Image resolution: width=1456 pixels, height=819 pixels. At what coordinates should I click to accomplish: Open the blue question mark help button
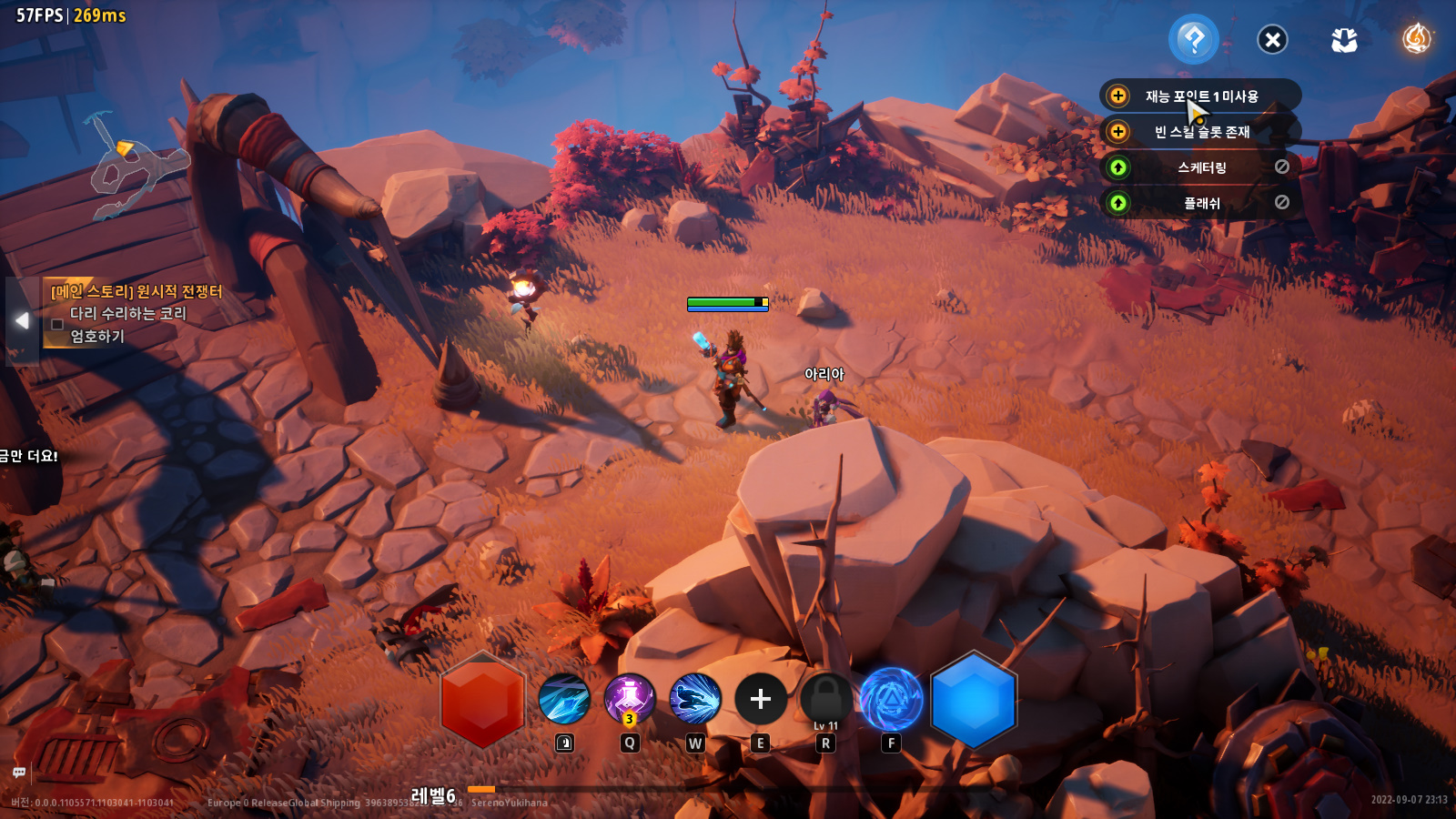point(1193,39)
